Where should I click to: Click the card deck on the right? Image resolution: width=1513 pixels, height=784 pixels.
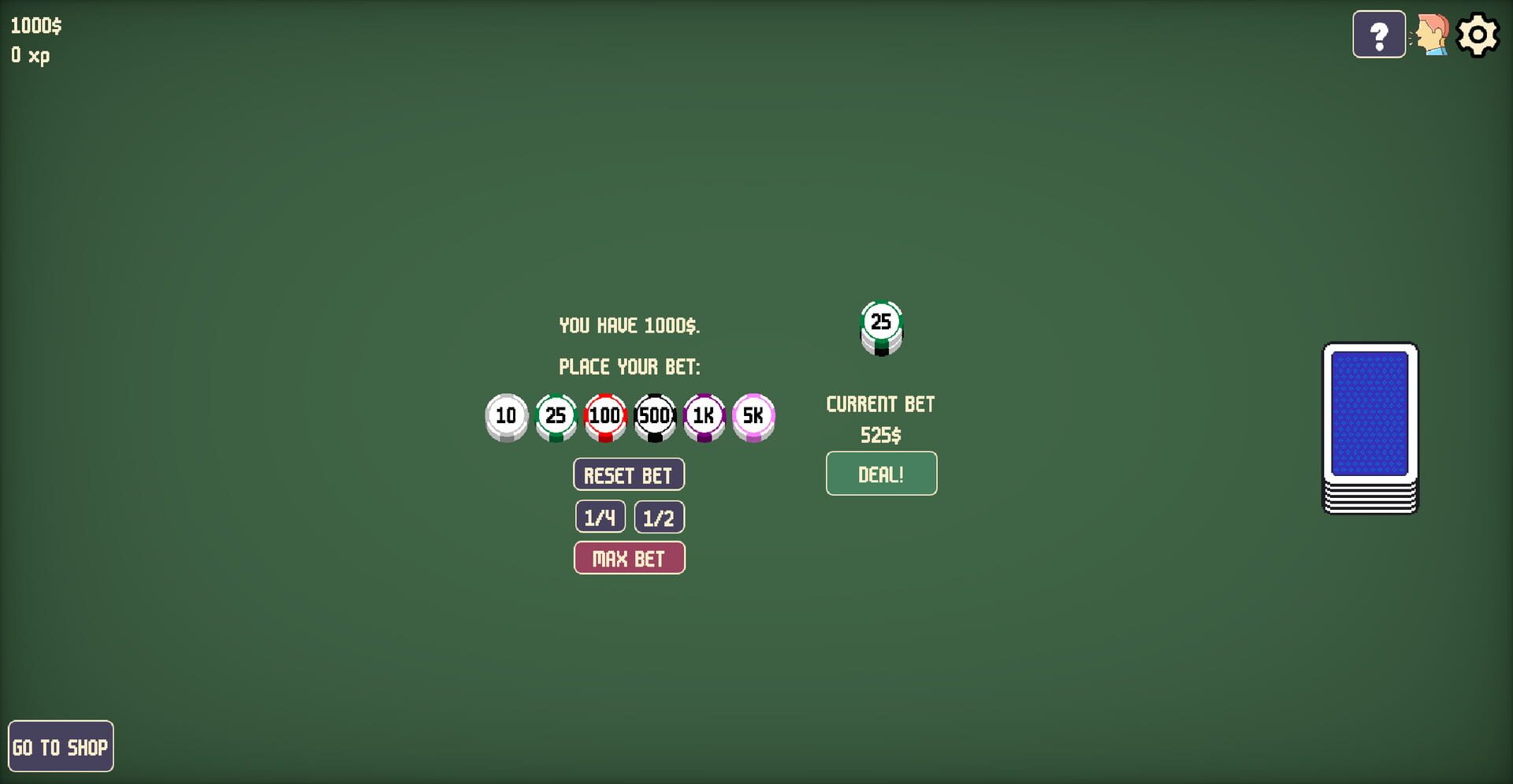coord(1369,425)
